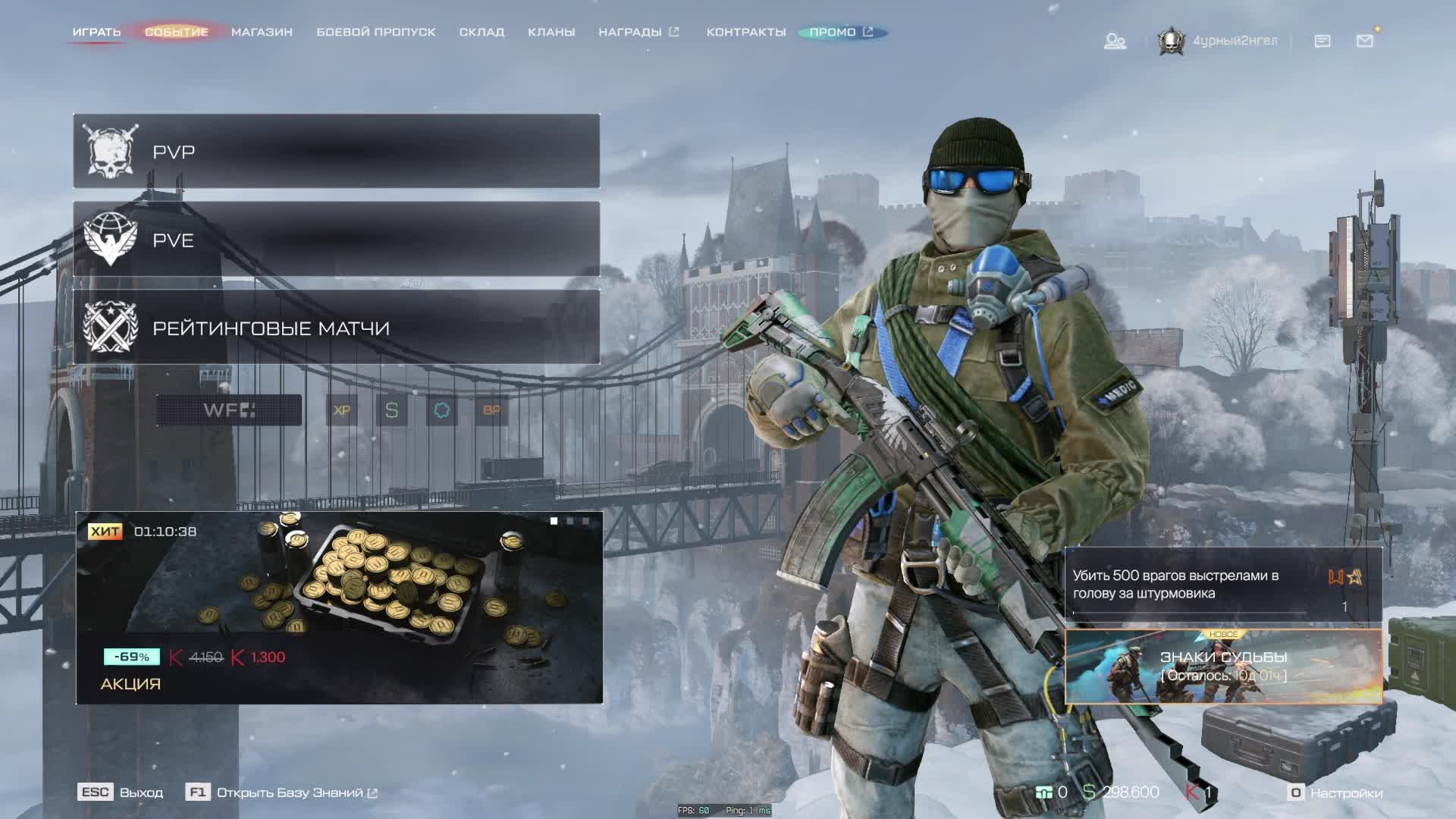Open the headshot kill contract tracker
This screenshot has width=1456, height=819.
(1223, 585)
